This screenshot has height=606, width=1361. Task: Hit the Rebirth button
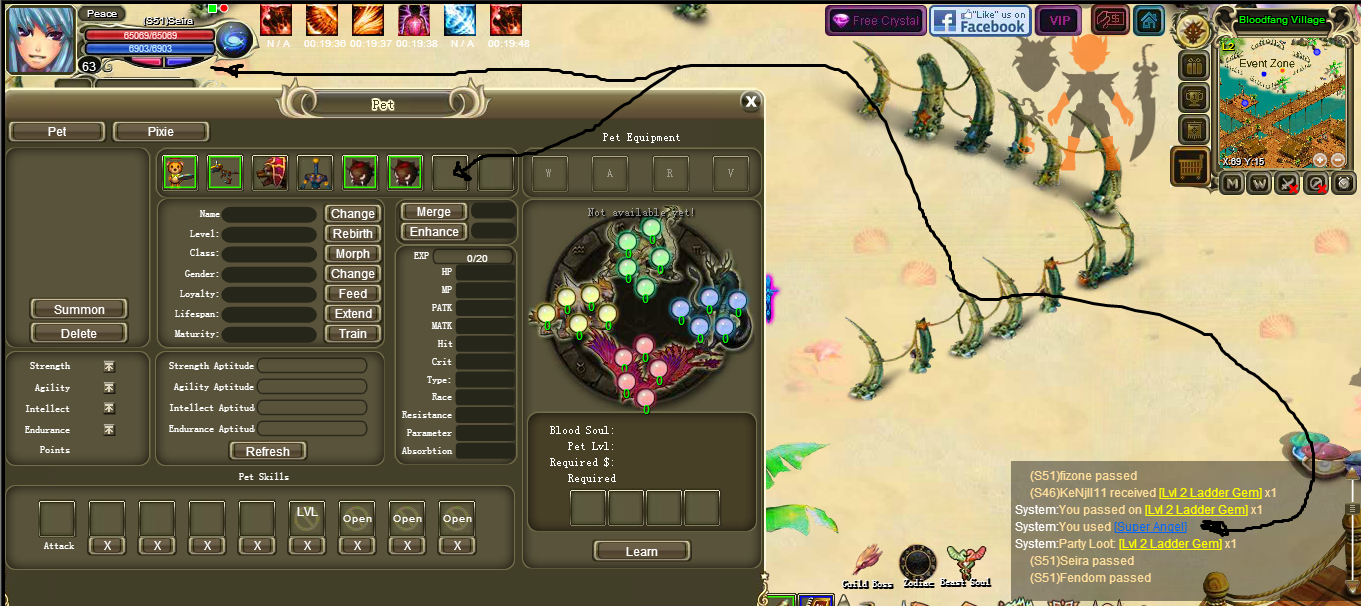tap(352, 234)
